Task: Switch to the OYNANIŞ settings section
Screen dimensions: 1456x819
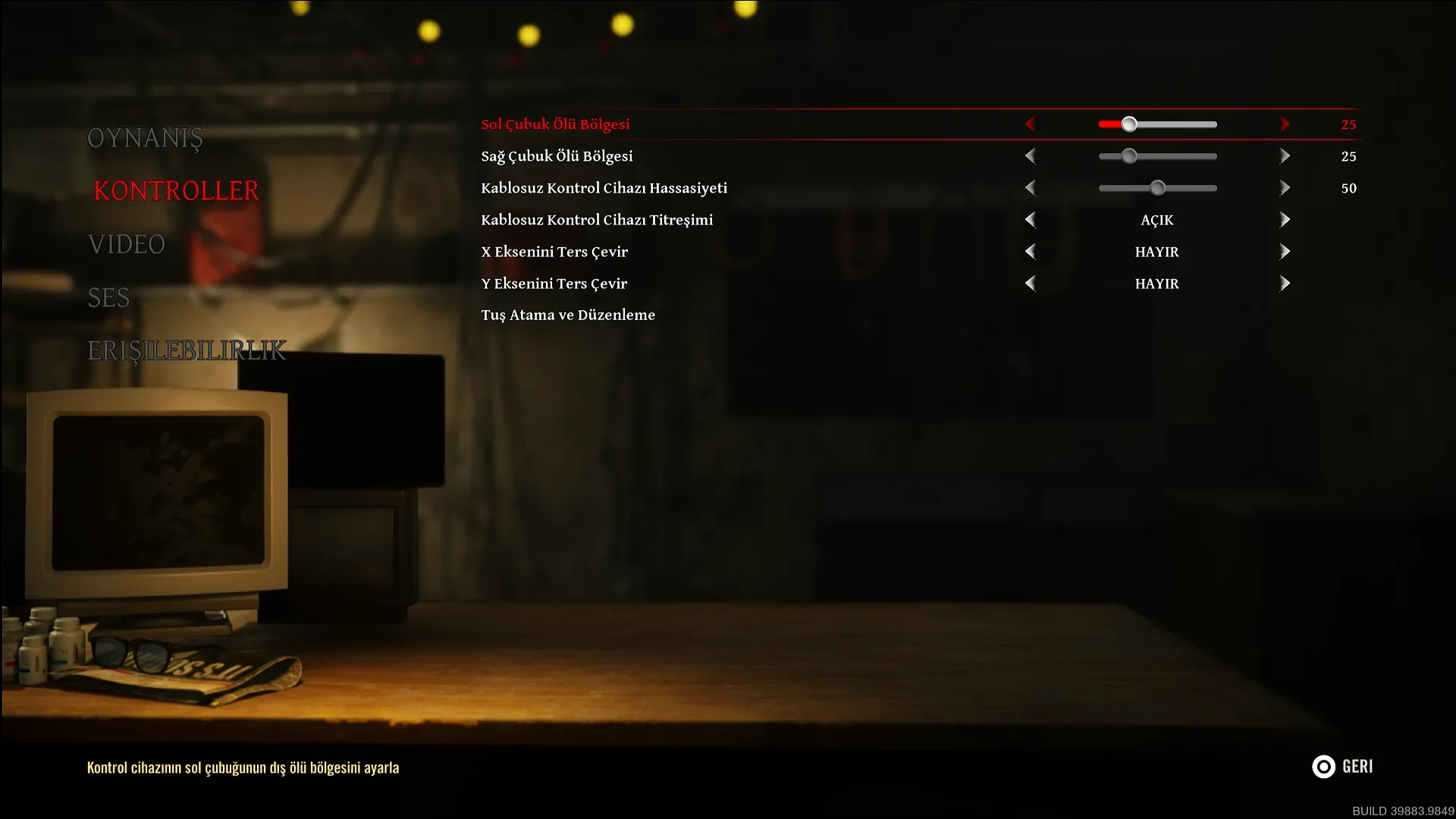Action: pos(145,138)
